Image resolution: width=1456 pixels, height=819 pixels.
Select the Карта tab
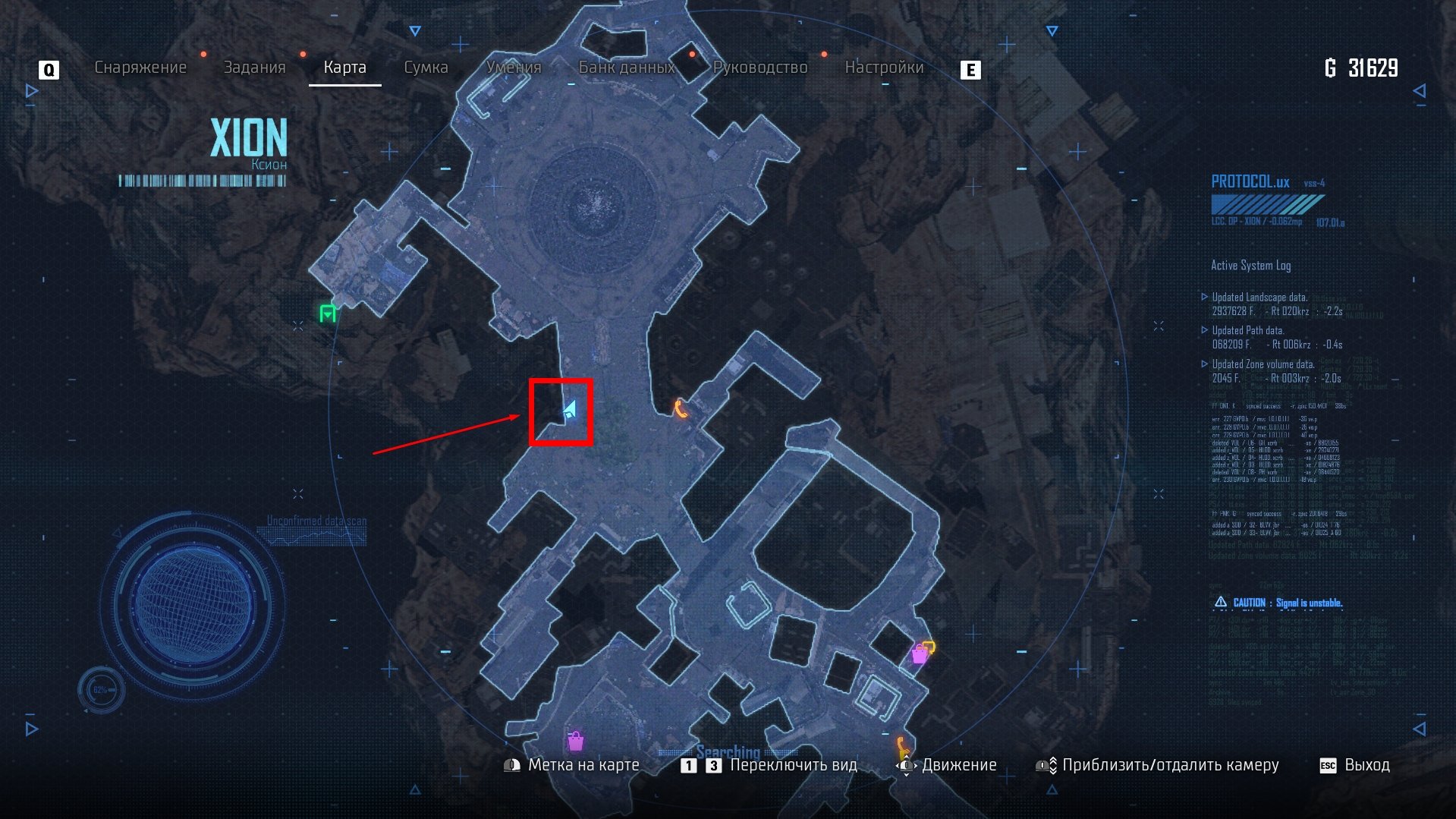[344, 68]
